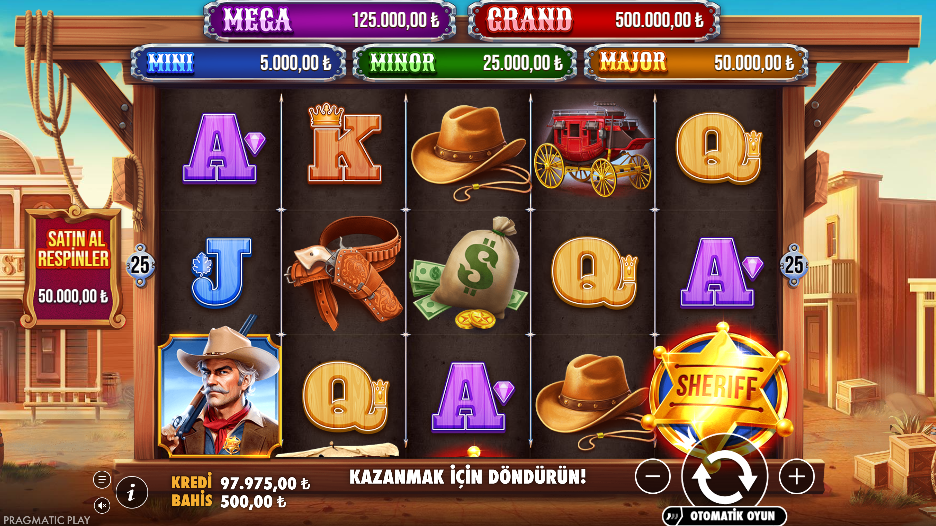Screen dimensions: 936x526
Task: Open the Otomatik Oyun autoplay options
Action: tap(725, 516)
